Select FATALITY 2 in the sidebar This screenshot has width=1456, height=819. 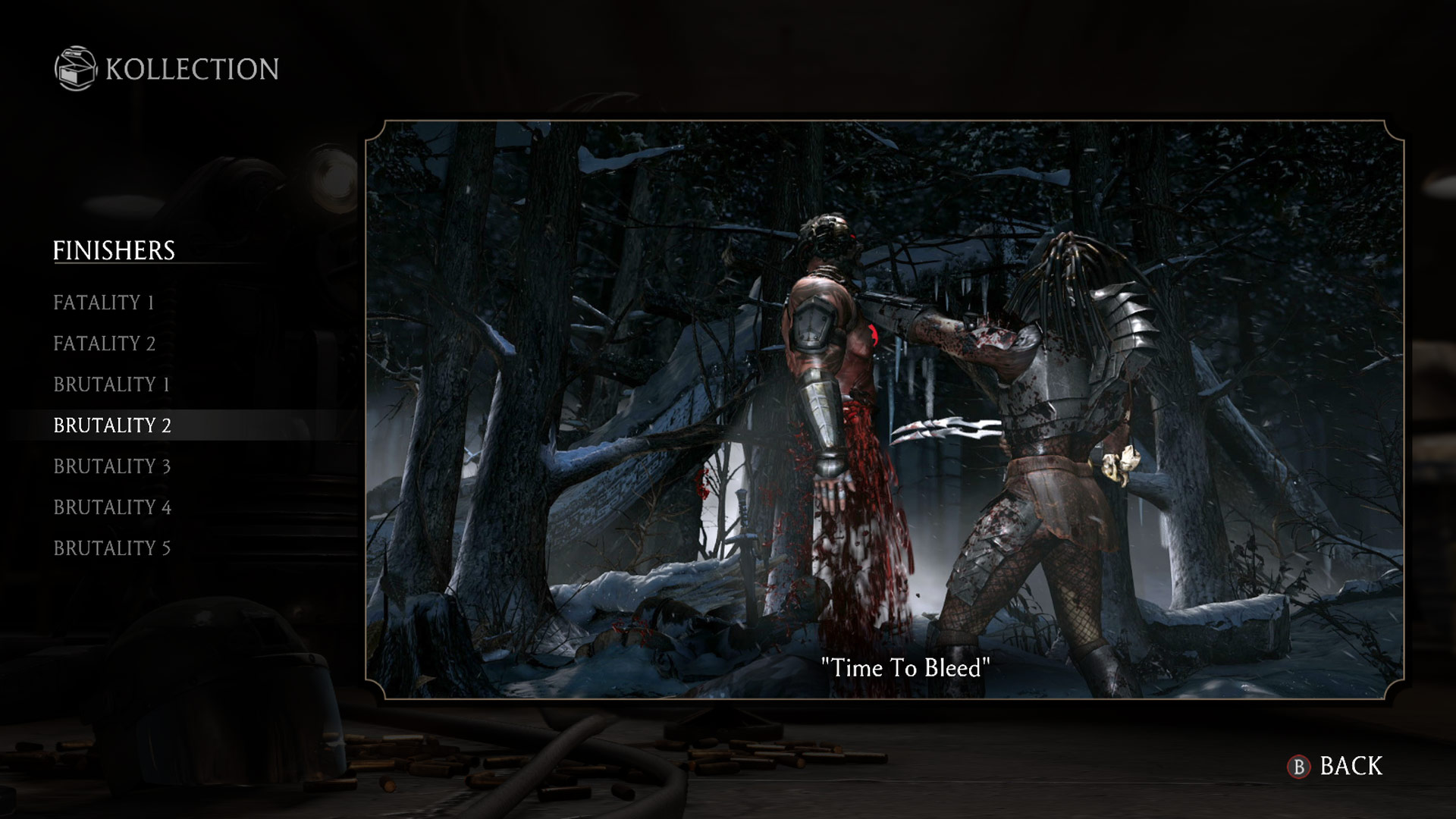coord(104,344)
